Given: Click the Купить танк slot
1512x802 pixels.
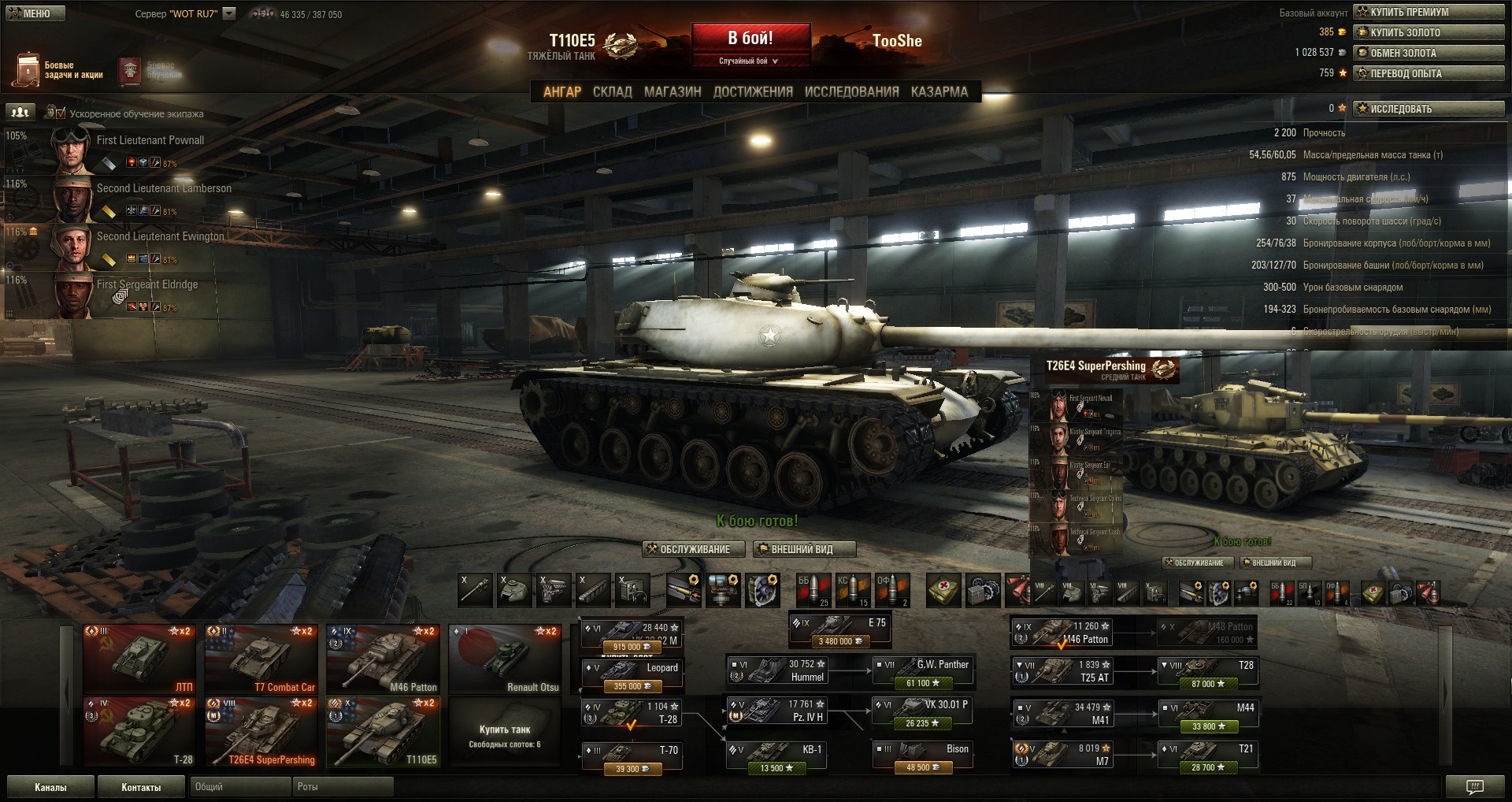Looking at the screenshot, I should (x=505, y=732).
